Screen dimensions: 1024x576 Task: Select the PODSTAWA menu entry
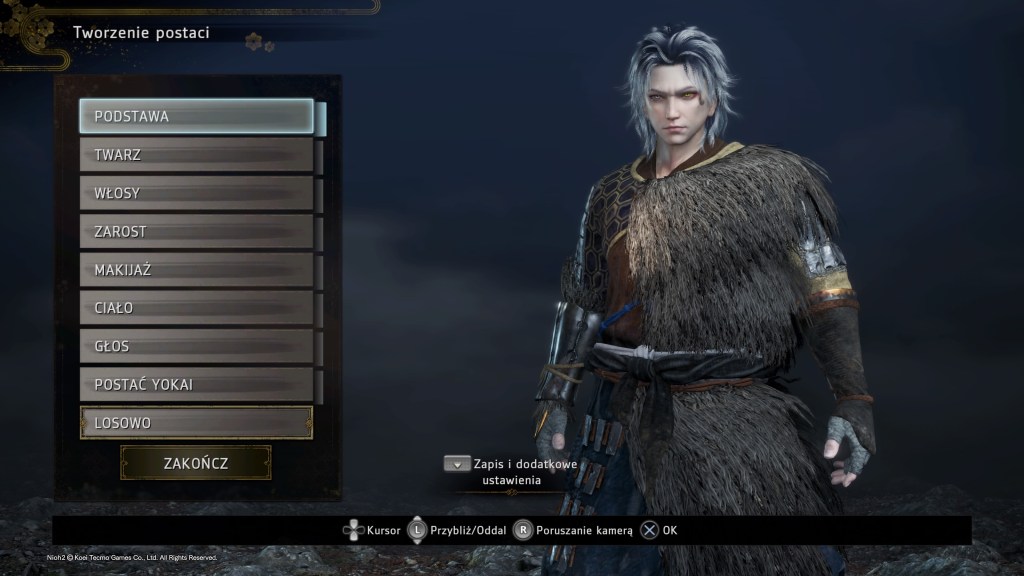tap(197, 116)
